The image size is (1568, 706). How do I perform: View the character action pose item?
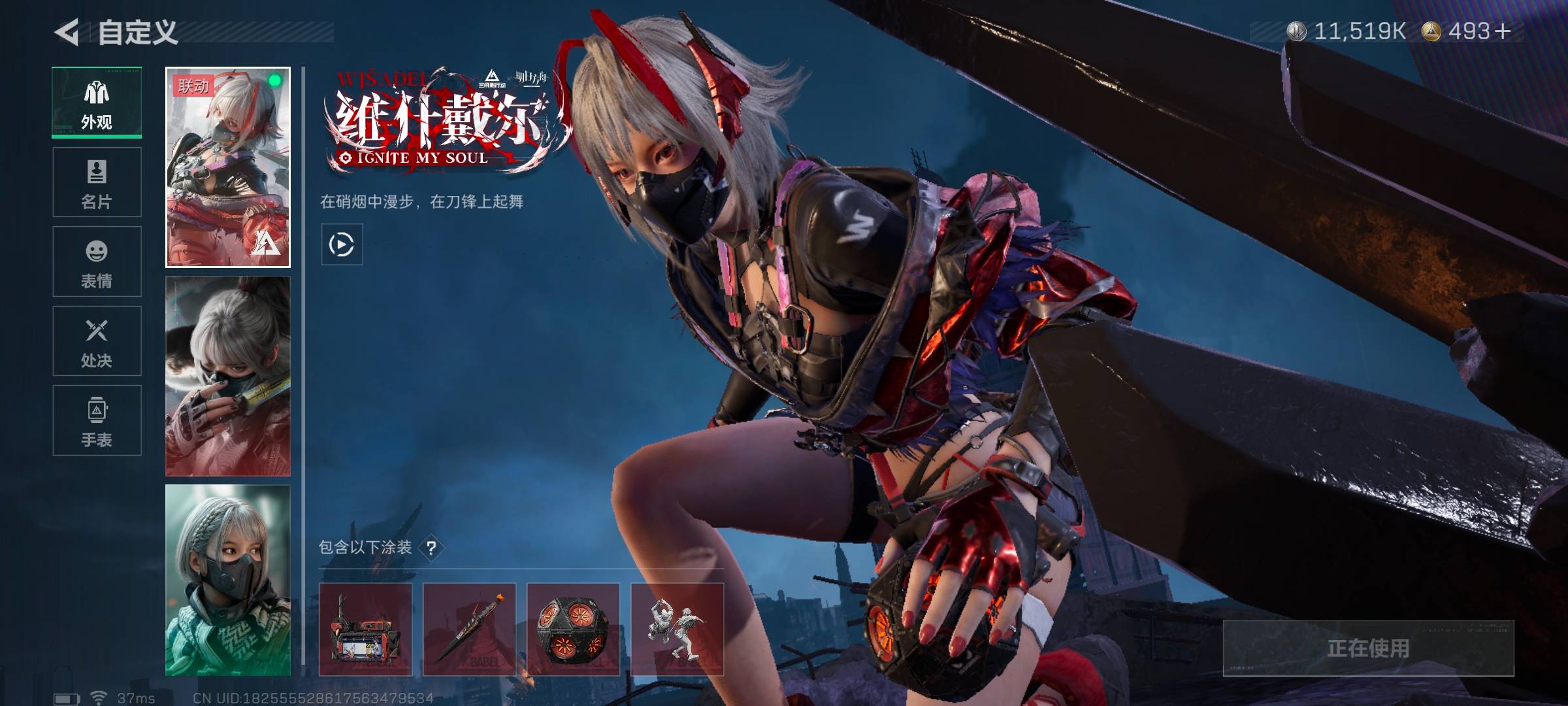tap(677, 630)
